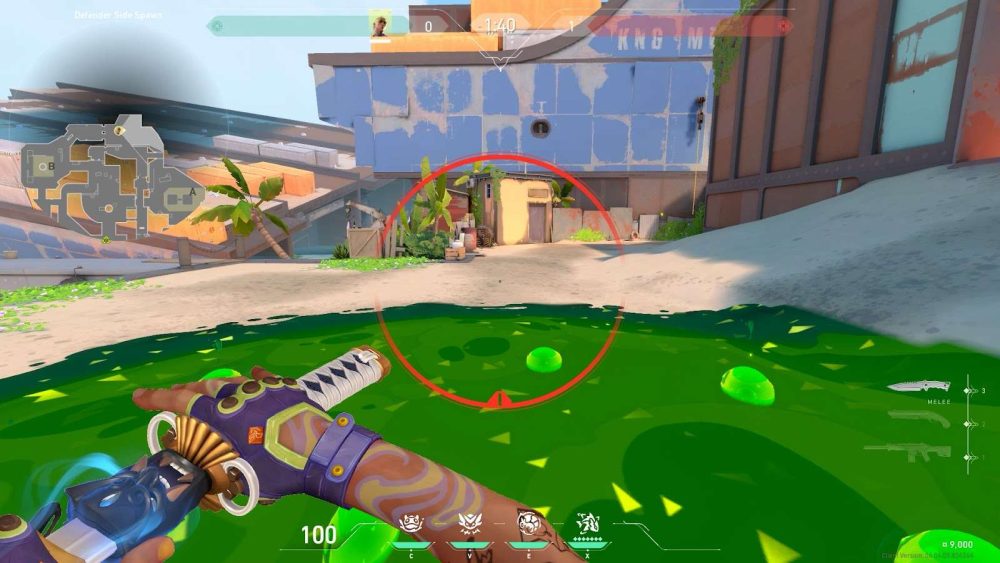Activate the swirling orb ability on E

click(527, 523)
